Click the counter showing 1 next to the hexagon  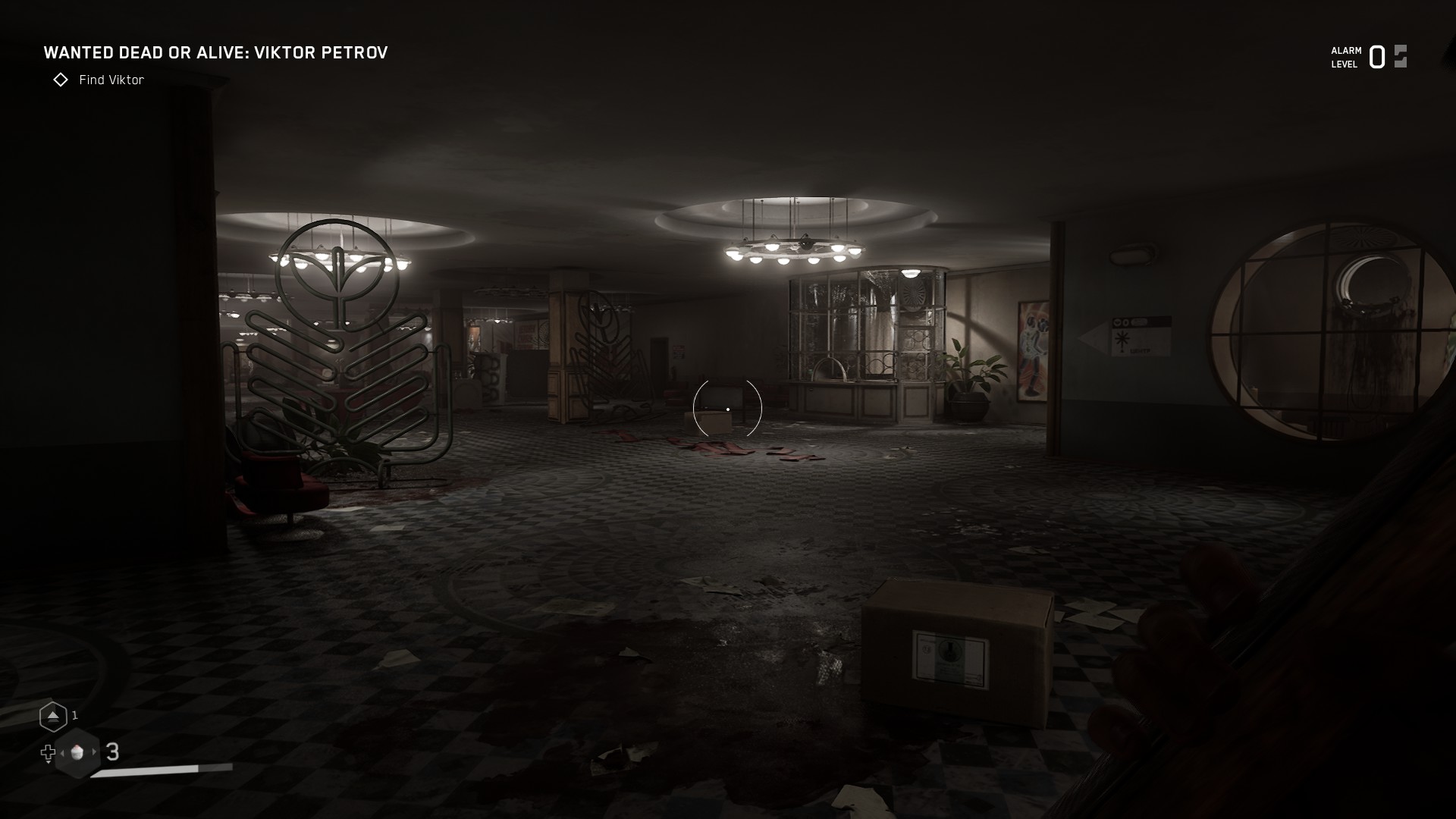tap(74, 716)
